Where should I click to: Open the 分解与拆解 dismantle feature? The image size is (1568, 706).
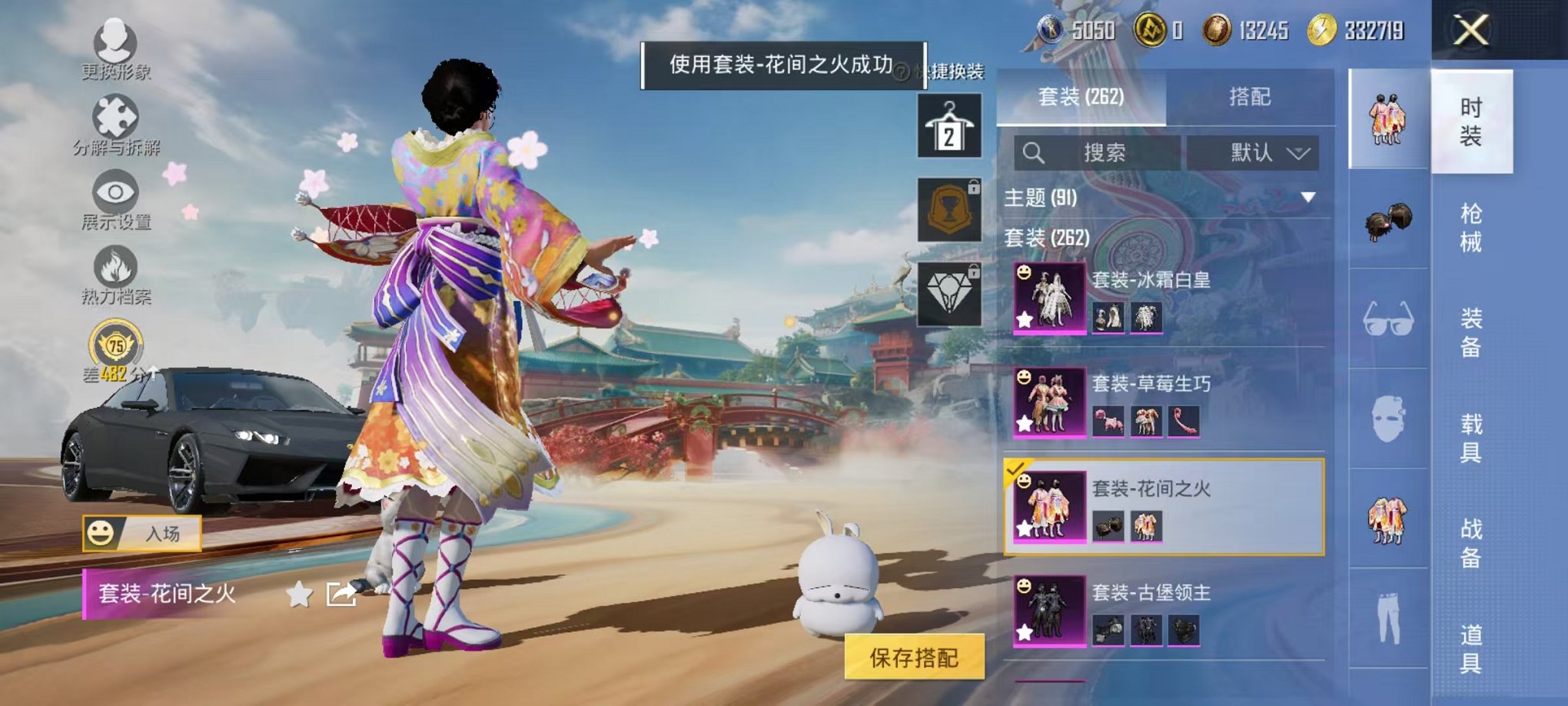(114, 114)
